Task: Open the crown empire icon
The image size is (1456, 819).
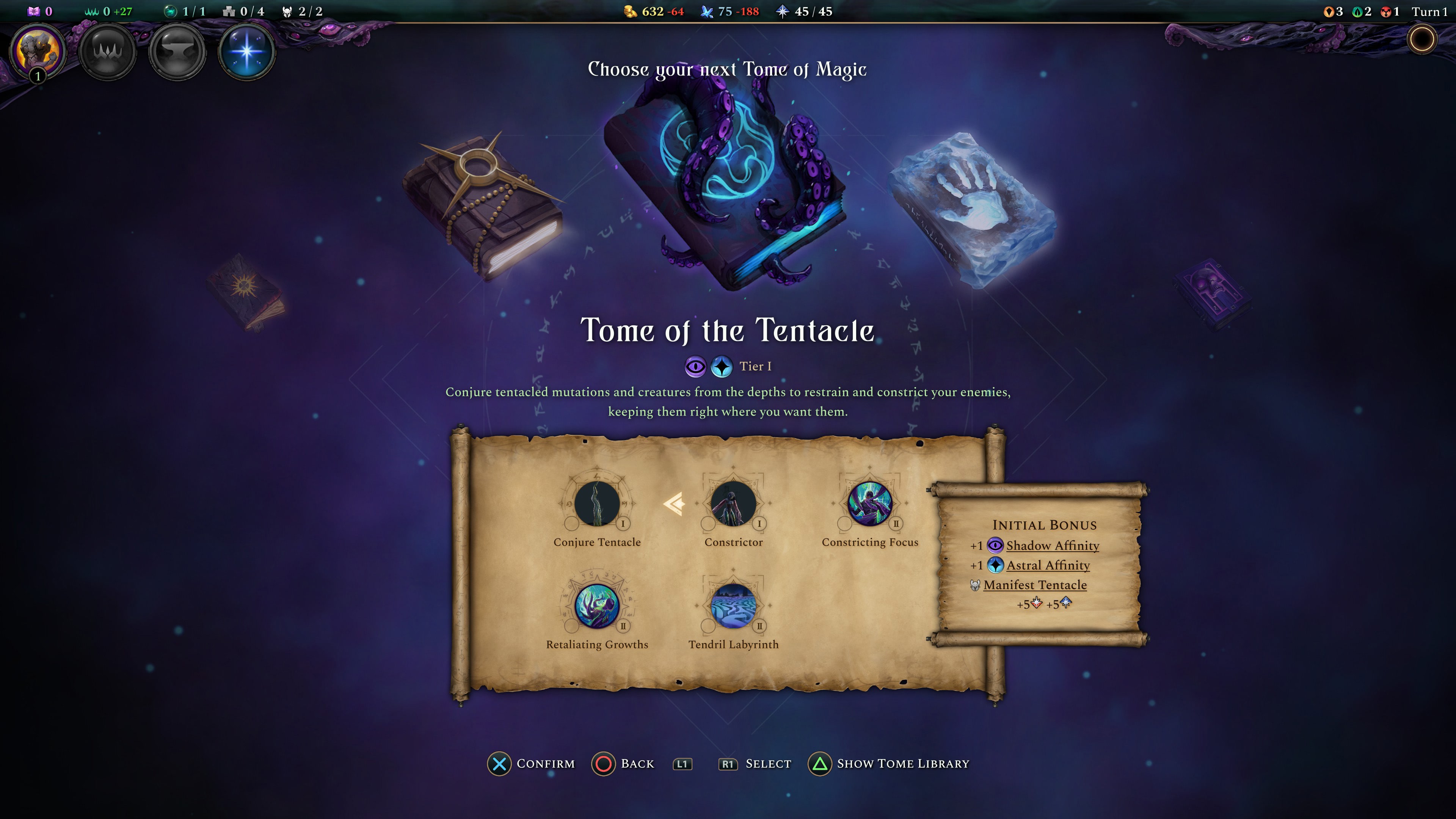Action: (x=107, y=51)
